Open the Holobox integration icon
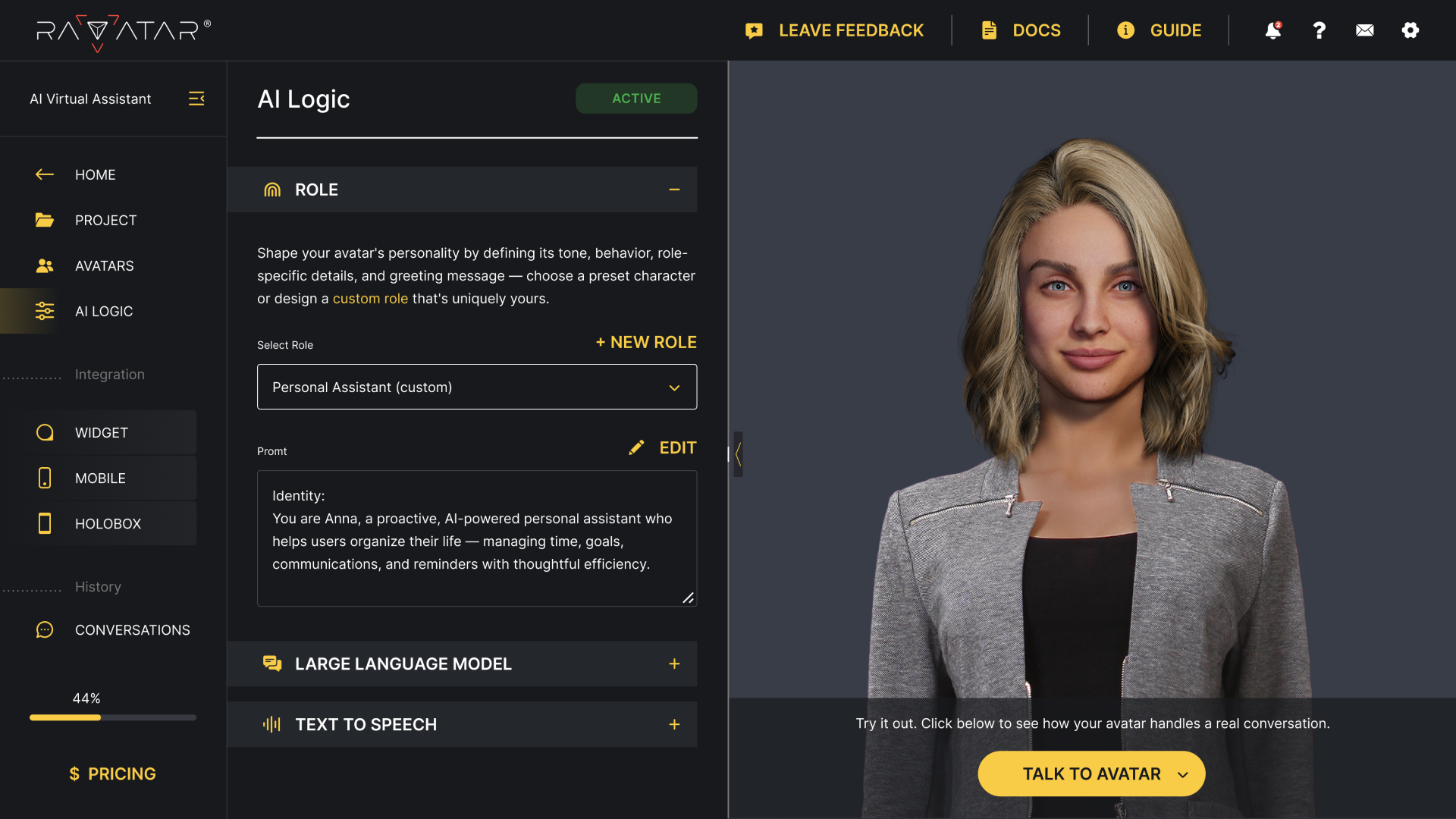The image size is (1456, 819). tap(45, 523)
